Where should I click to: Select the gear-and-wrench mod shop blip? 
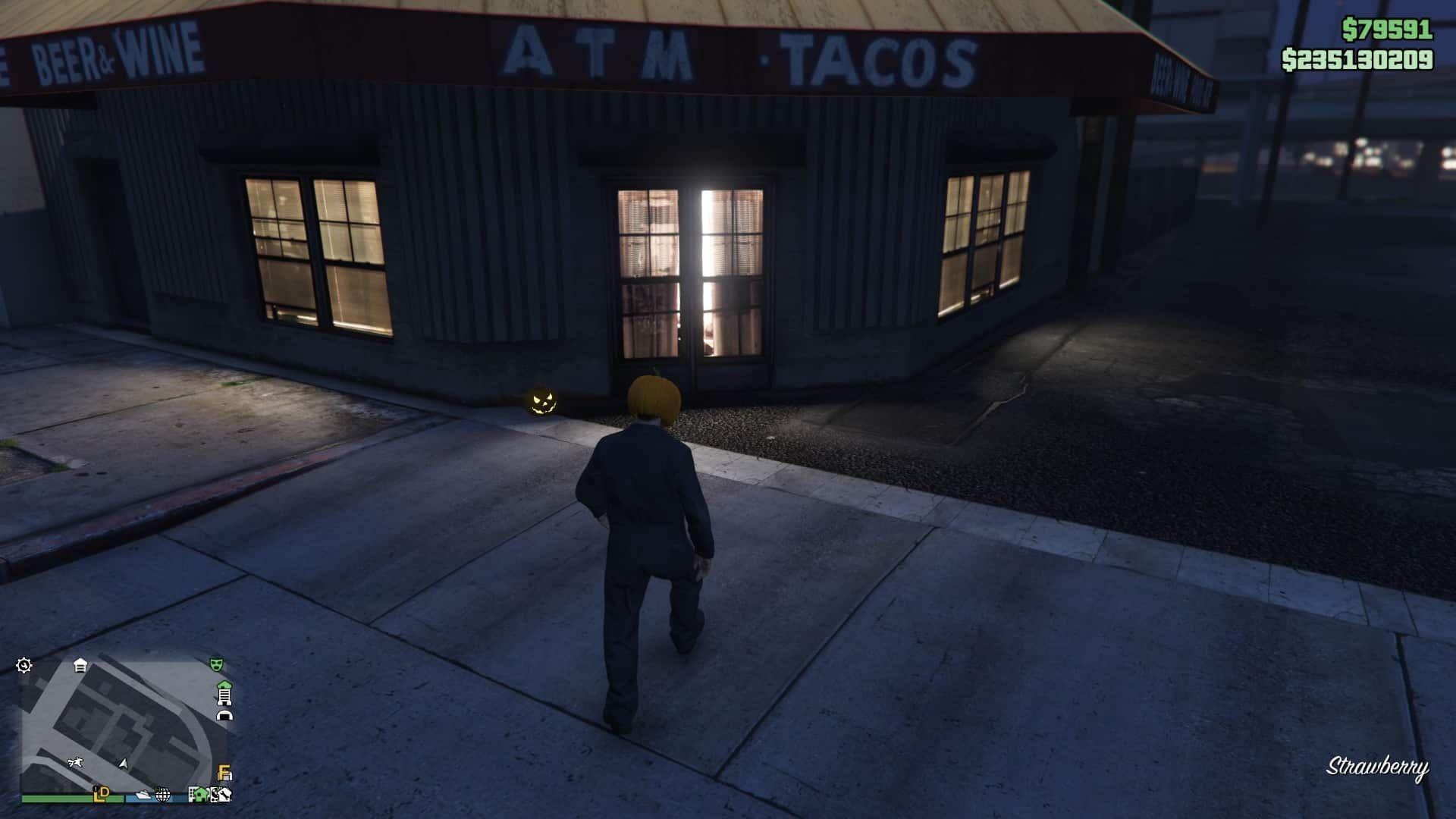(x=24, y=666)
